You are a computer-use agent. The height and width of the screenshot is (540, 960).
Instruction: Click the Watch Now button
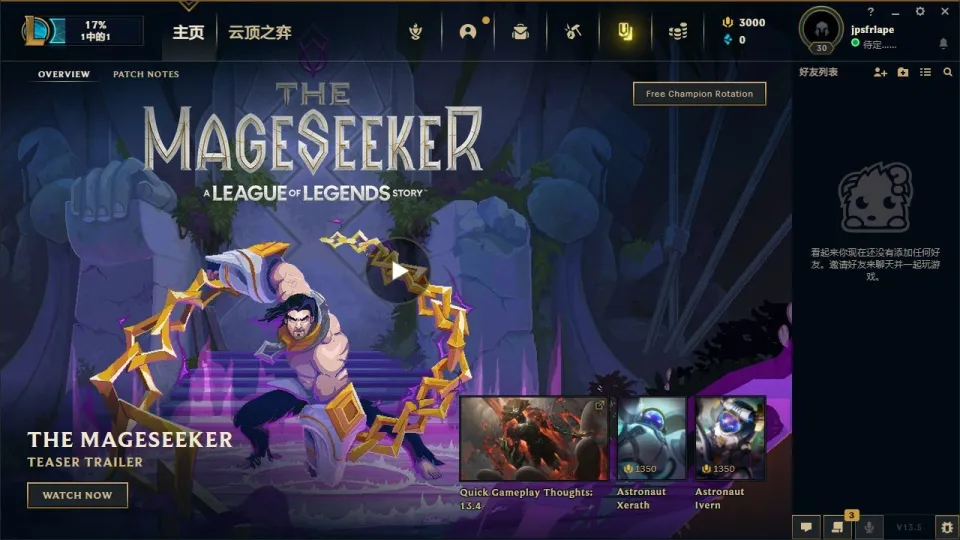click(x=77, y=495)
